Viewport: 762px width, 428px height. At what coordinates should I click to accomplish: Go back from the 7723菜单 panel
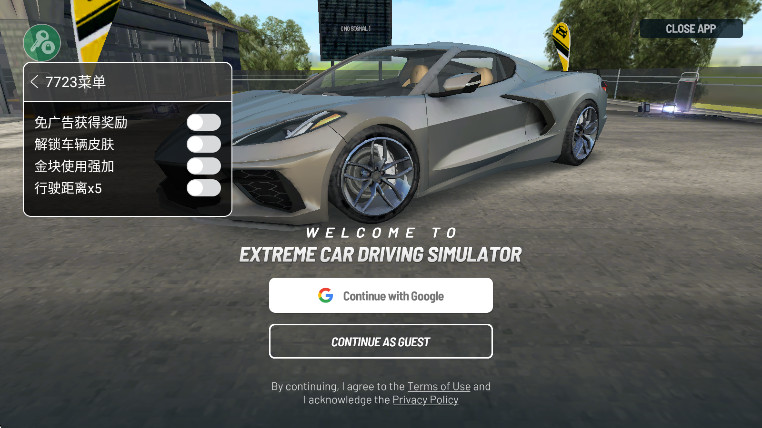[x=35, y=82]
